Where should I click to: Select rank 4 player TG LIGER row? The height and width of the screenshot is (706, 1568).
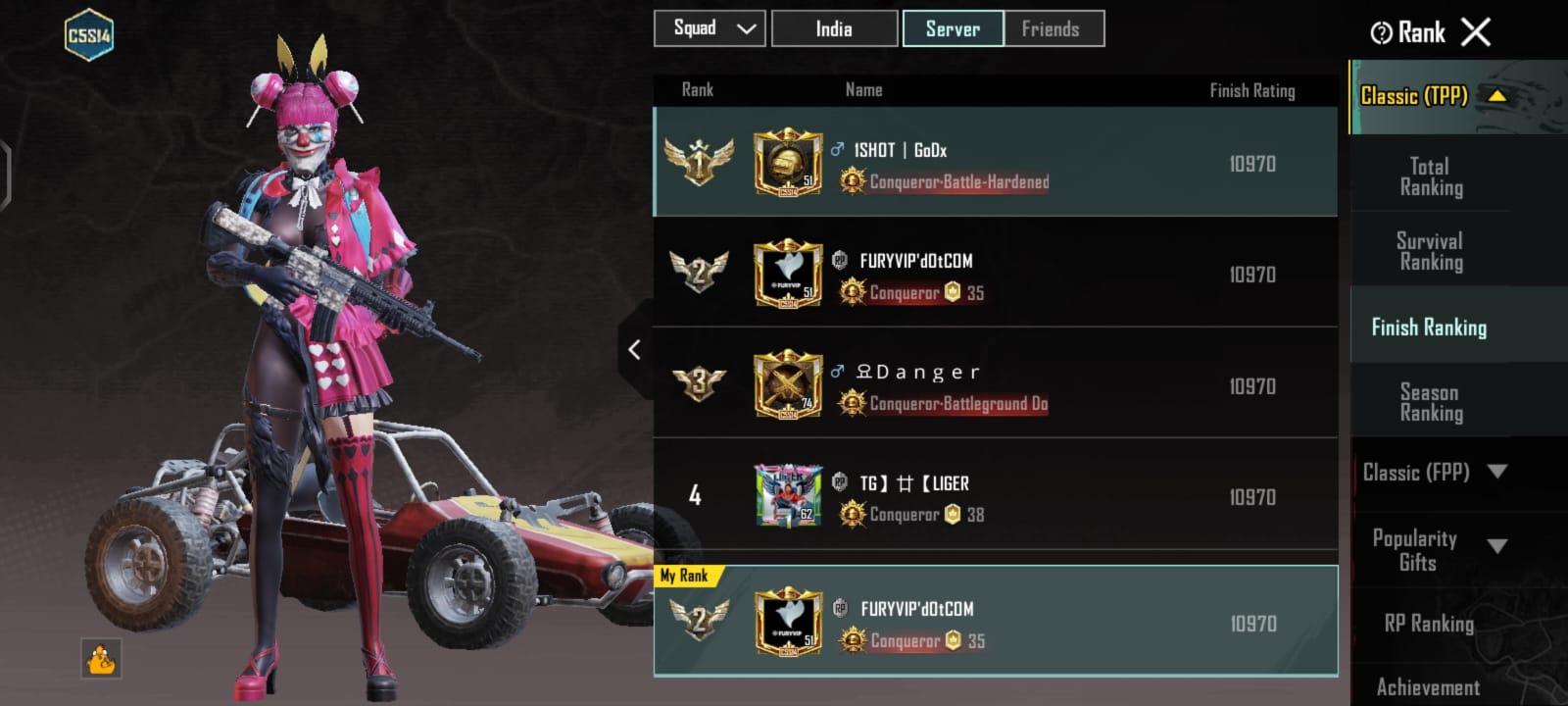[x=995, y=496]
